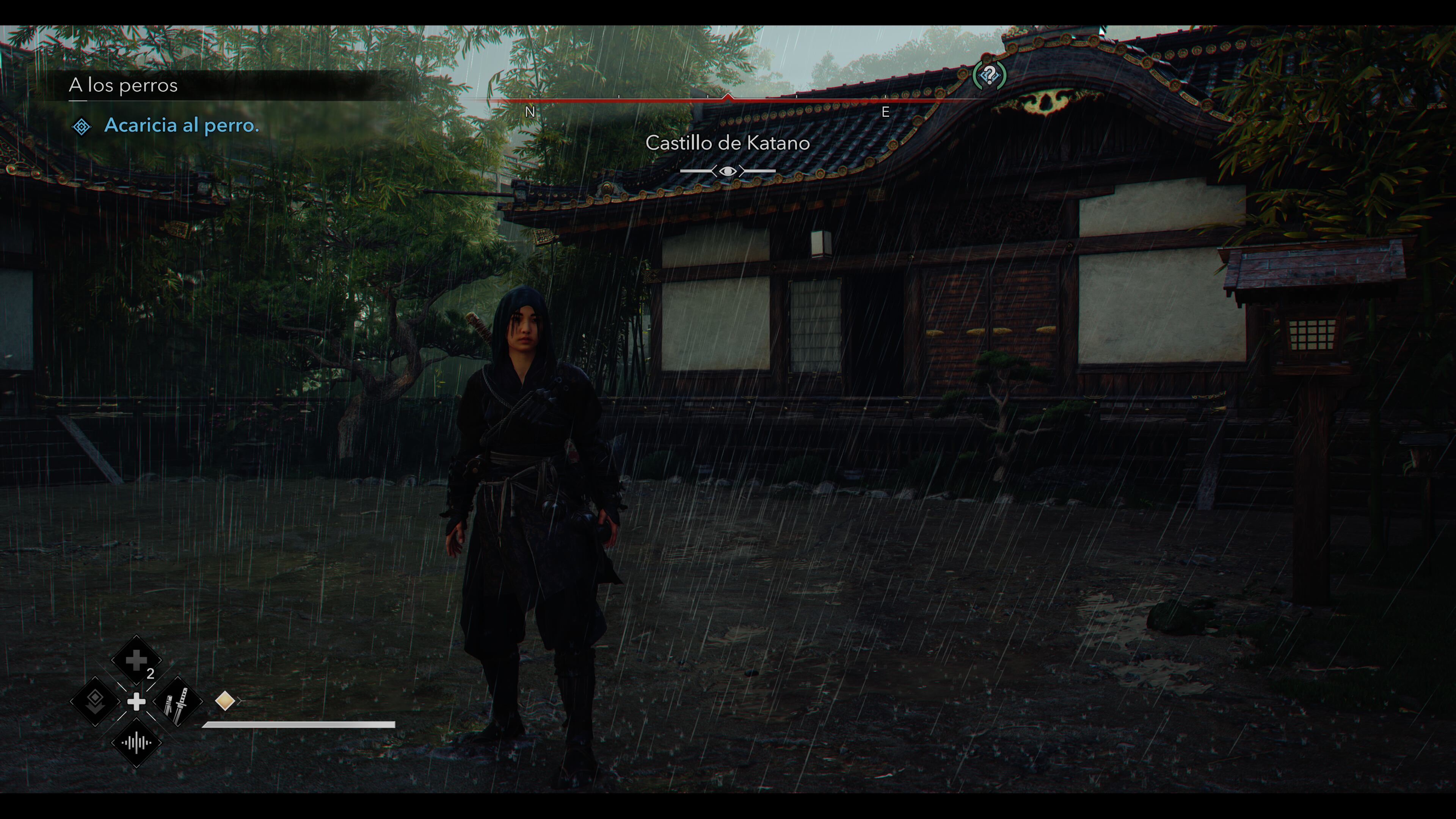The image size is (1456, 819).
Task: Select the sheathed sword weapon slot
Action: (177, 702)
